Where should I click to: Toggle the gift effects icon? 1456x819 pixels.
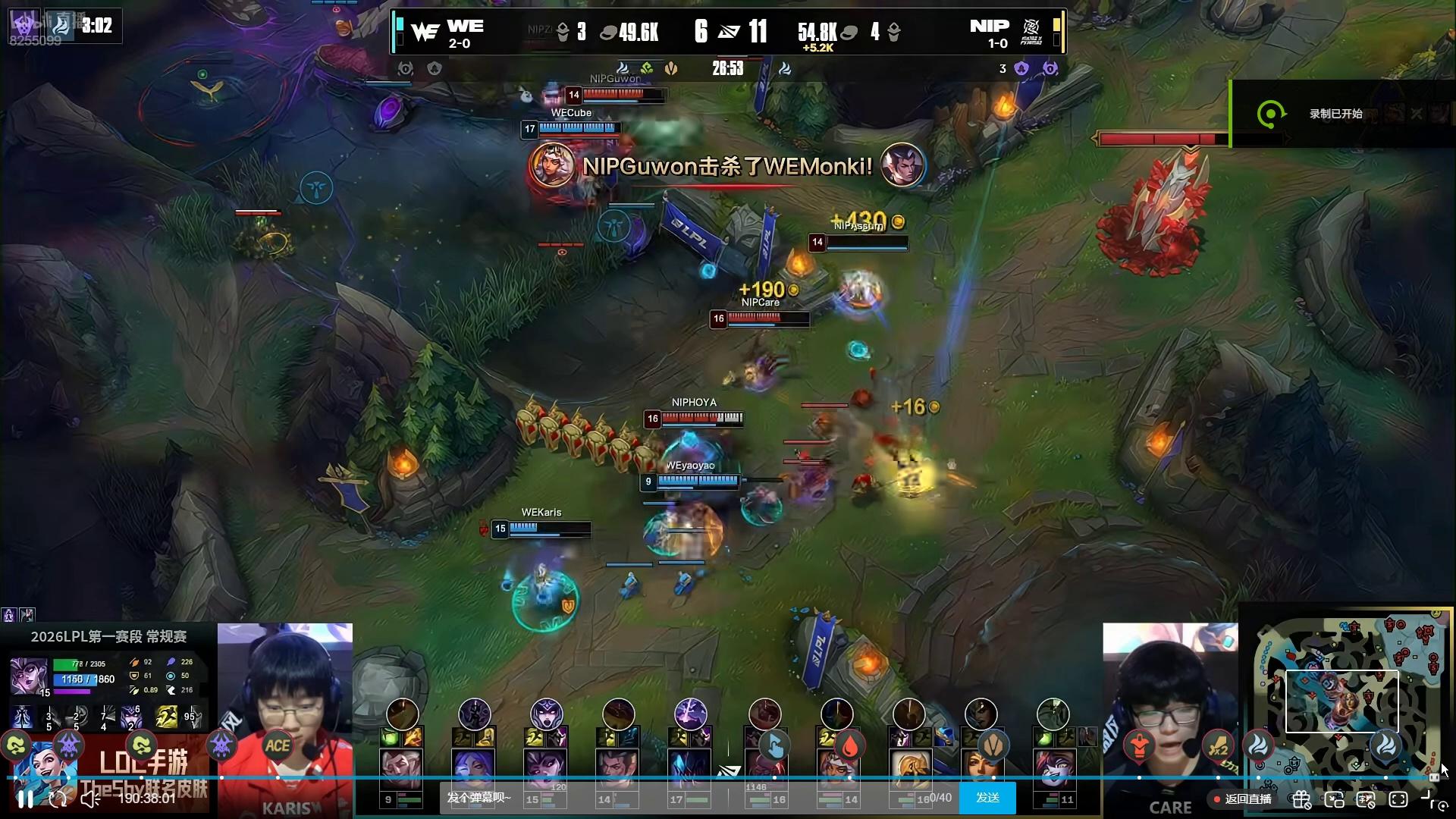[x=1301, y=799]
